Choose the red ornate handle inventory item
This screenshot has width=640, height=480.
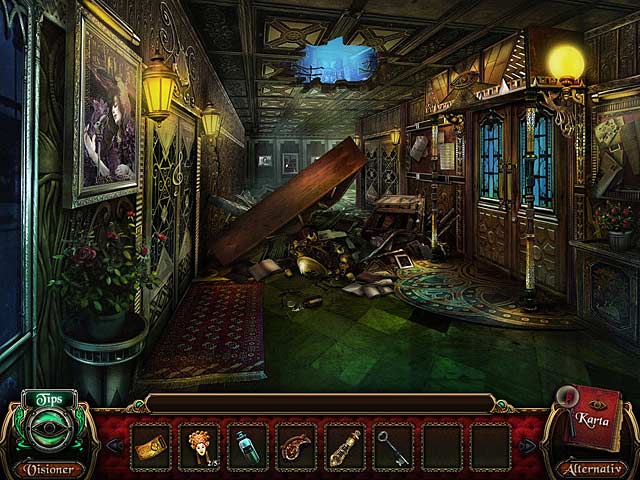pos(295,447)
